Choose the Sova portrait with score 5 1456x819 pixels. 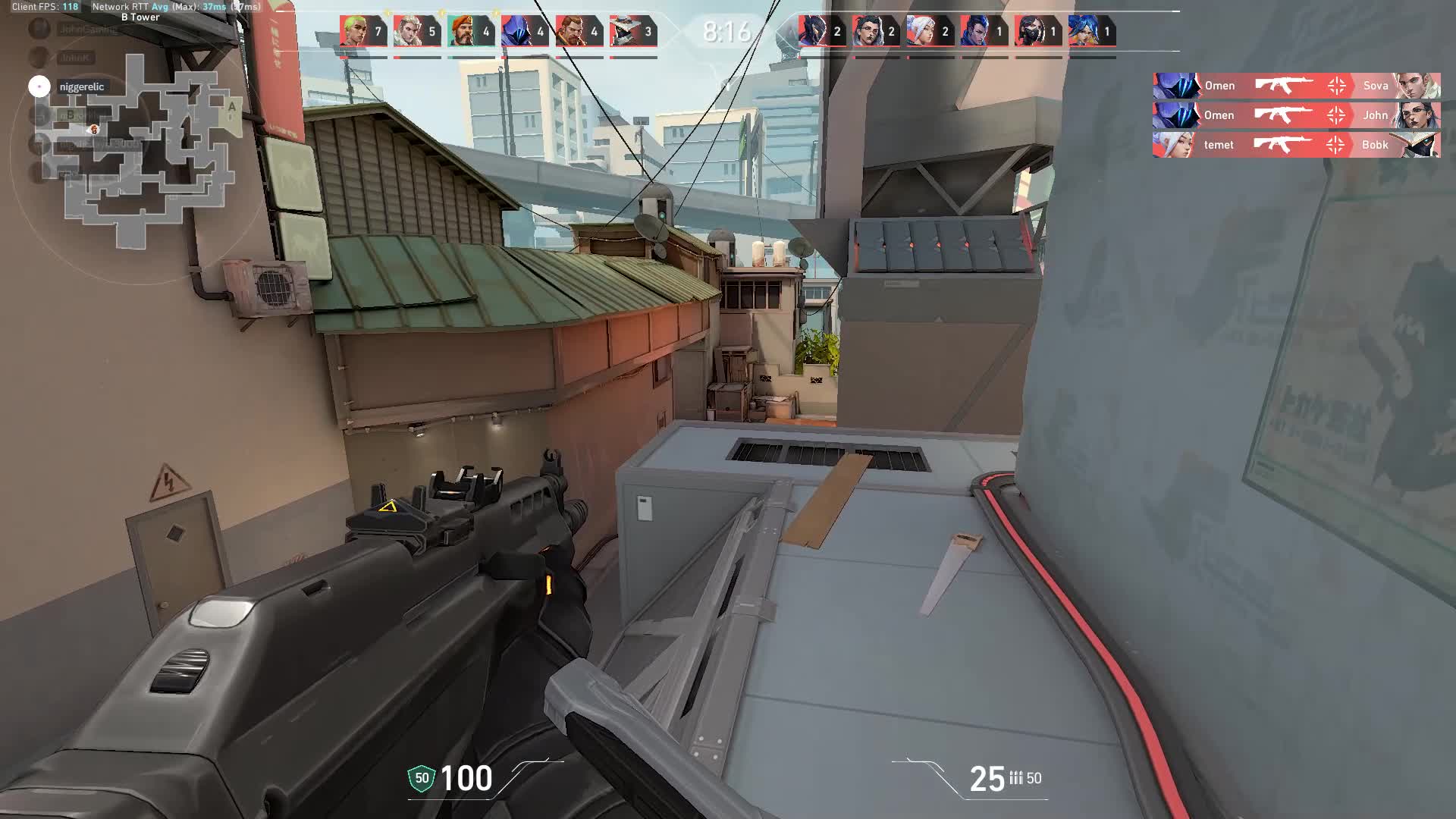click(x=407, y=32)
